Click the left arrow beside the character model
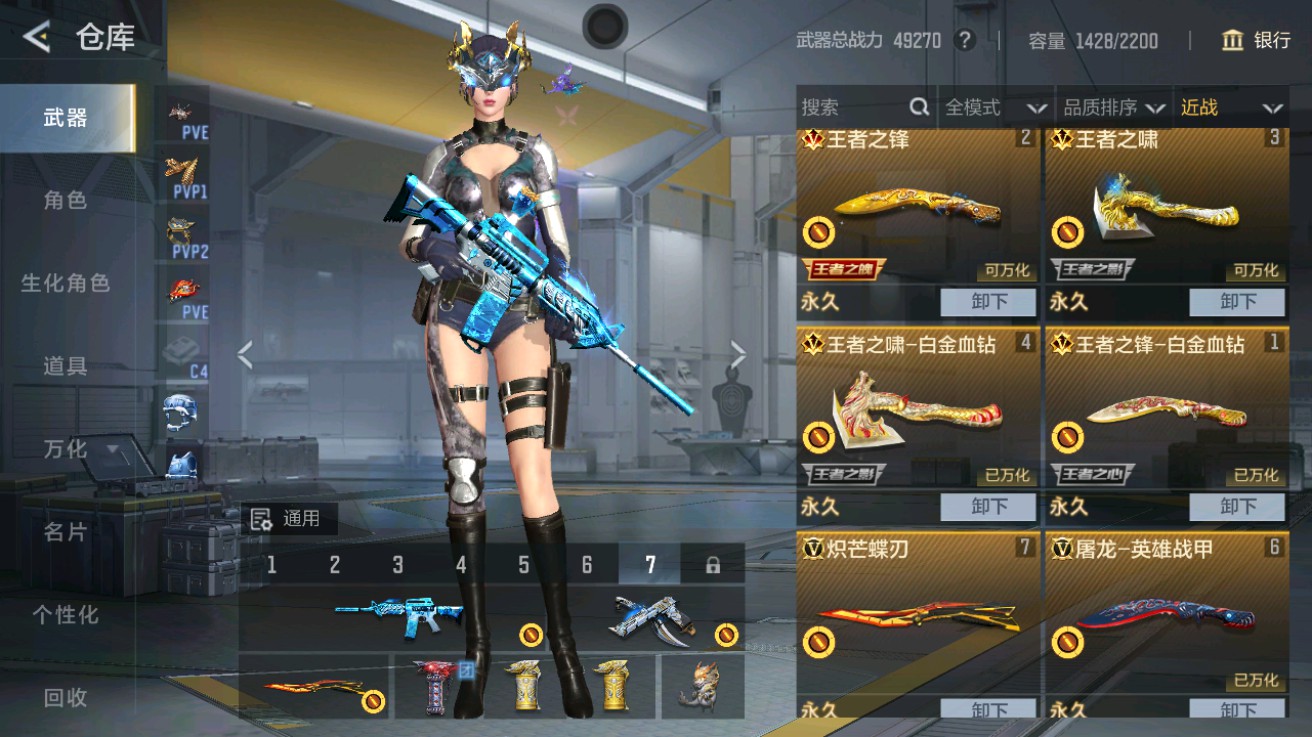Screen dimensions: 1312x737 (244, 353)
